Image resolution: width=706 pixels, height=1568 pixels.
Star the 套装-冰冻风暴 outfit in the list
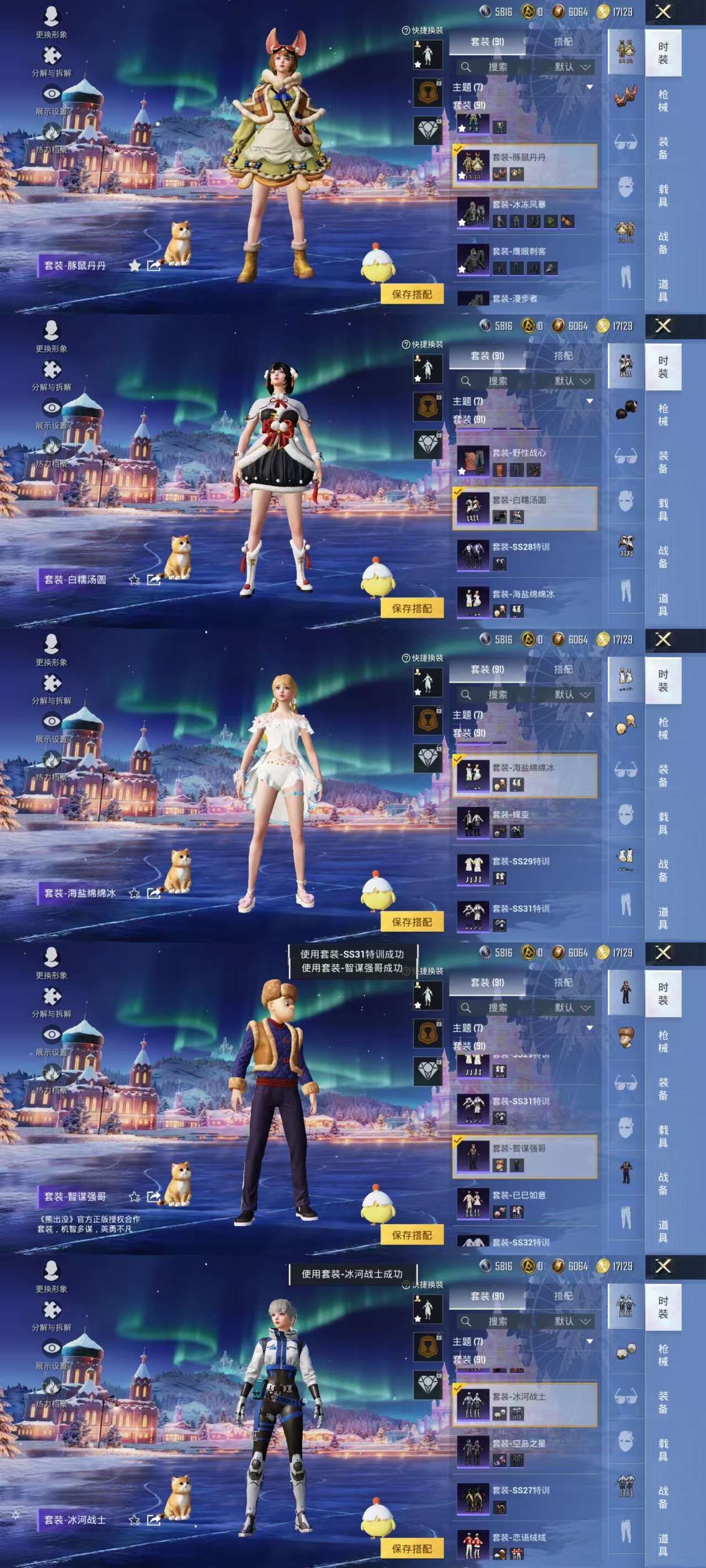pos(462,222)
